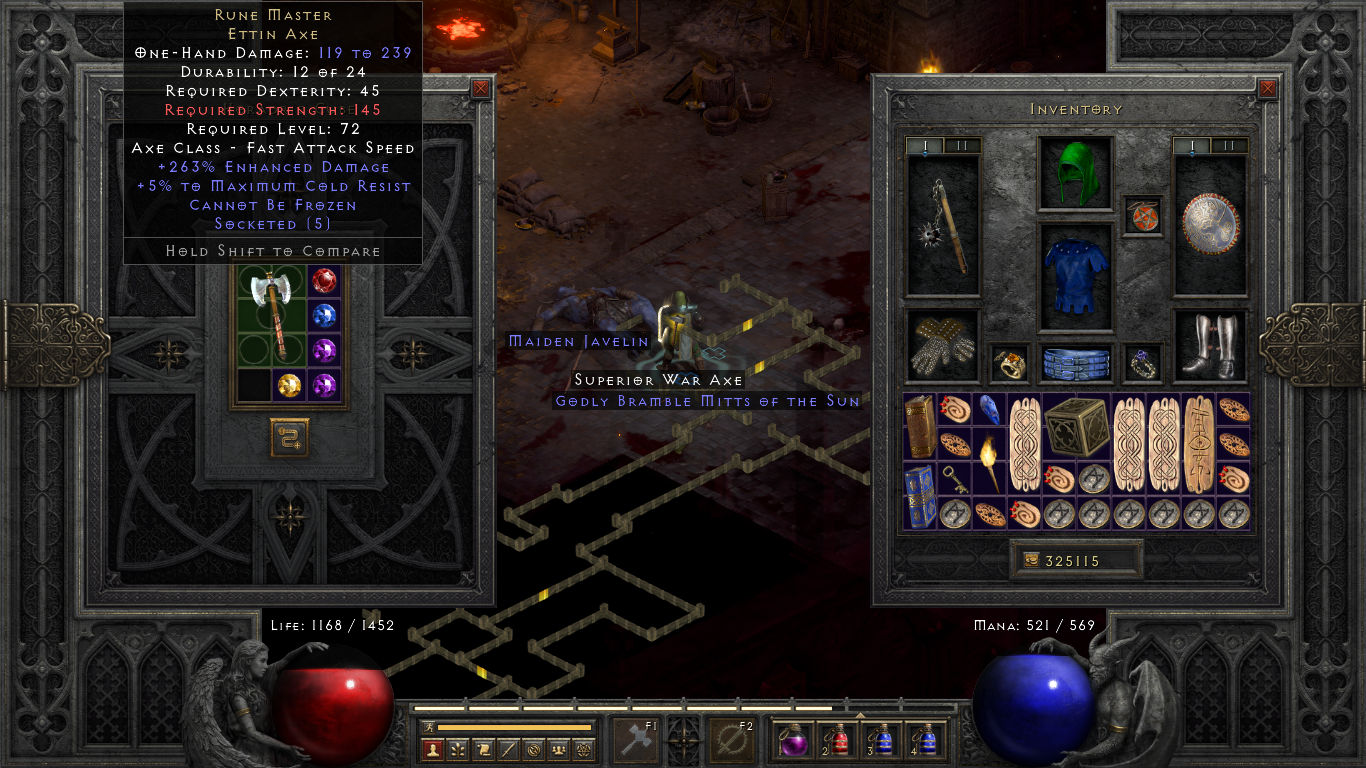Open the game menu pentagram icon

click(x=584, y=749)
